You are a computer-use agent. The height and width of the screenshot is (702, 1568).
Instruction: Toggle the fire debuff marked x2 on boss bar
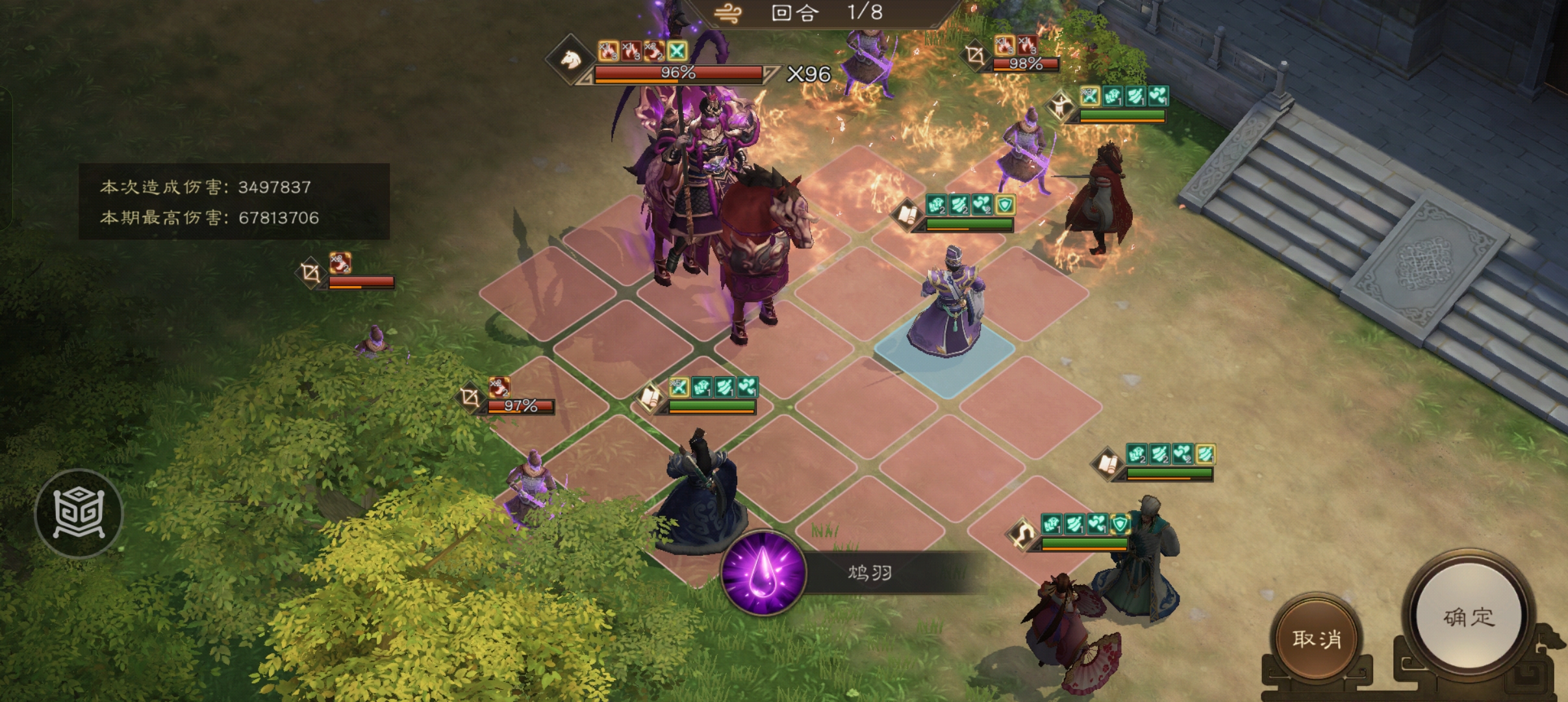(655, 51)
